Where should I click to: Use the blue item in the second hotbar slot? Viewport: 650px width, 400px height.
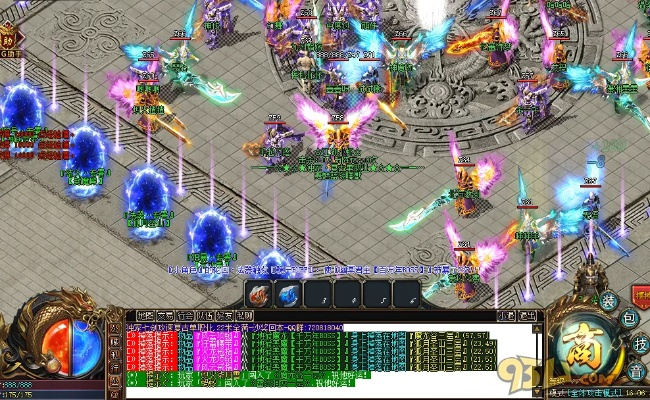pos(288,294)
